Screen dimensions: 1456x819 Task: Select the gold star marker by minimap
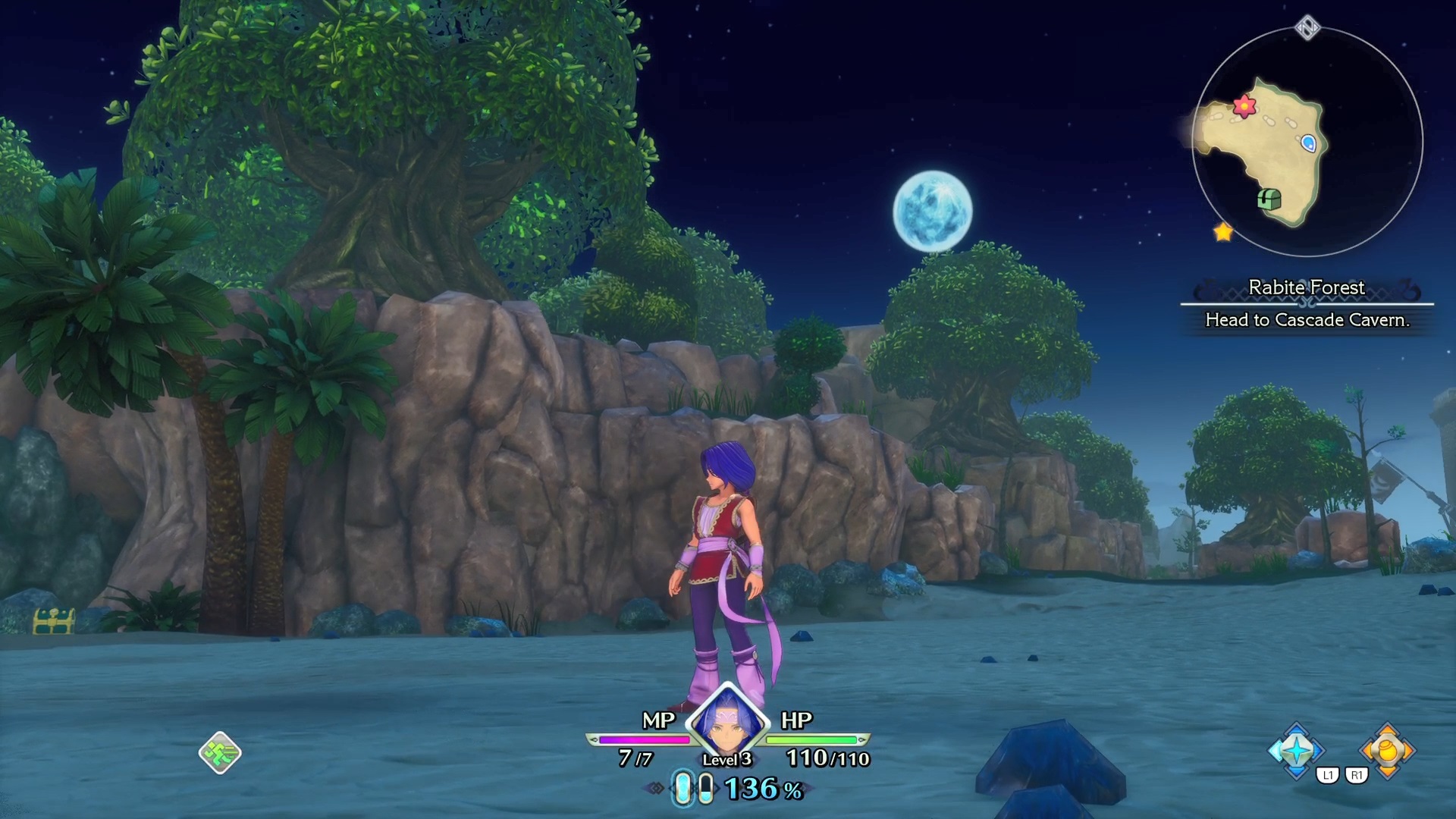click(x=1223, y=232)
